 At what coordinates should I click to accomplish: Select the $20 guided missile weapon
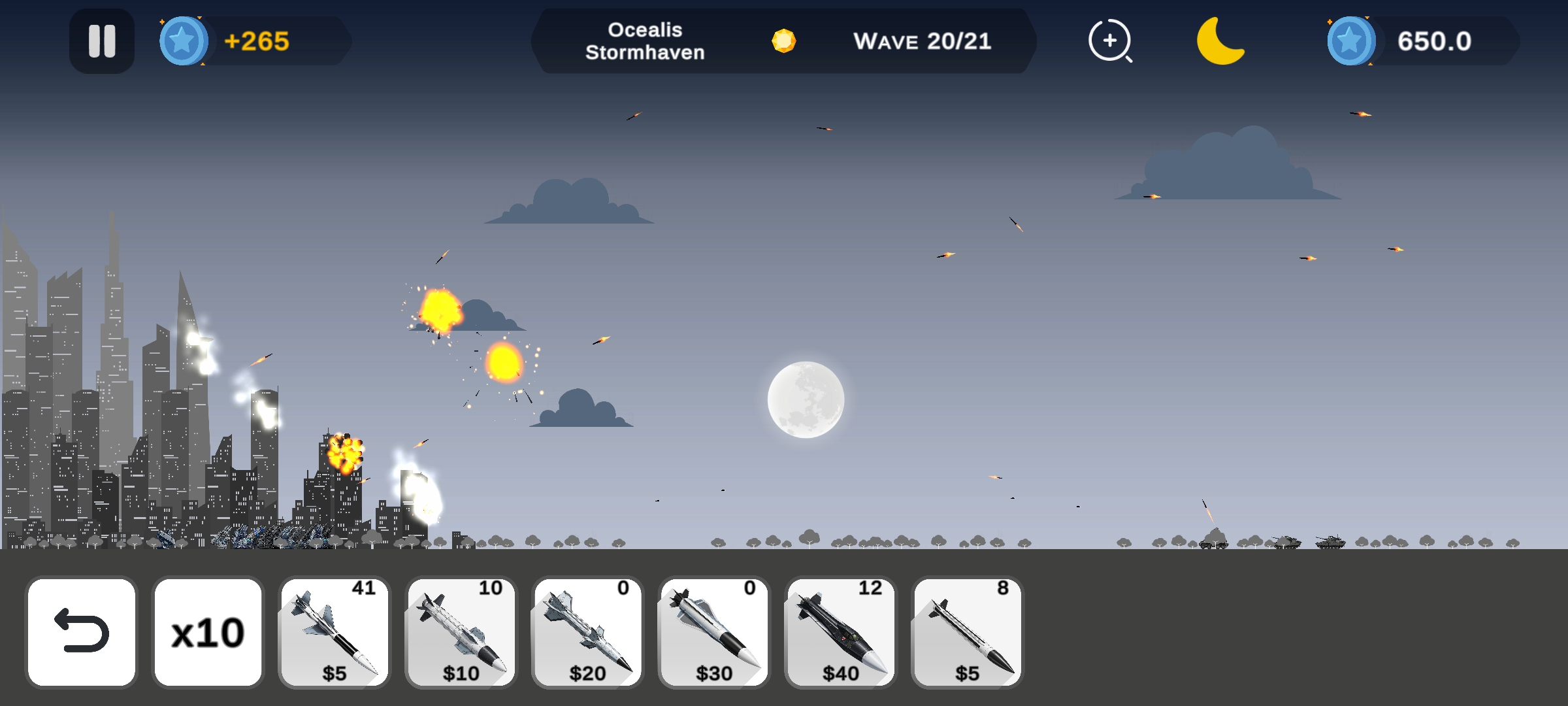pos(587,631)
